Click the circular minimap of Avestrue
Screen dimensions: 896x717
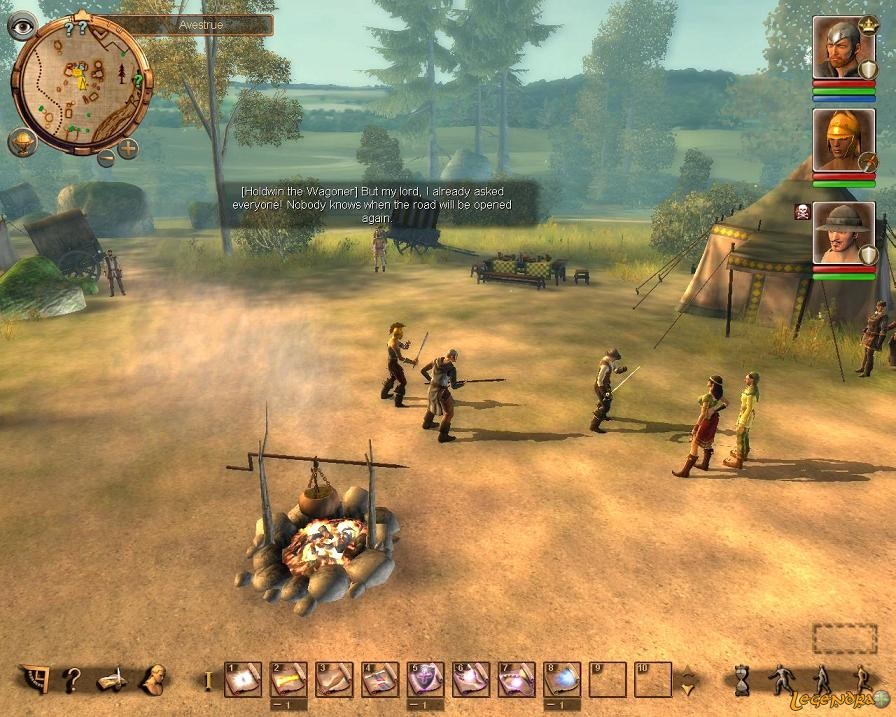[82, 84]
